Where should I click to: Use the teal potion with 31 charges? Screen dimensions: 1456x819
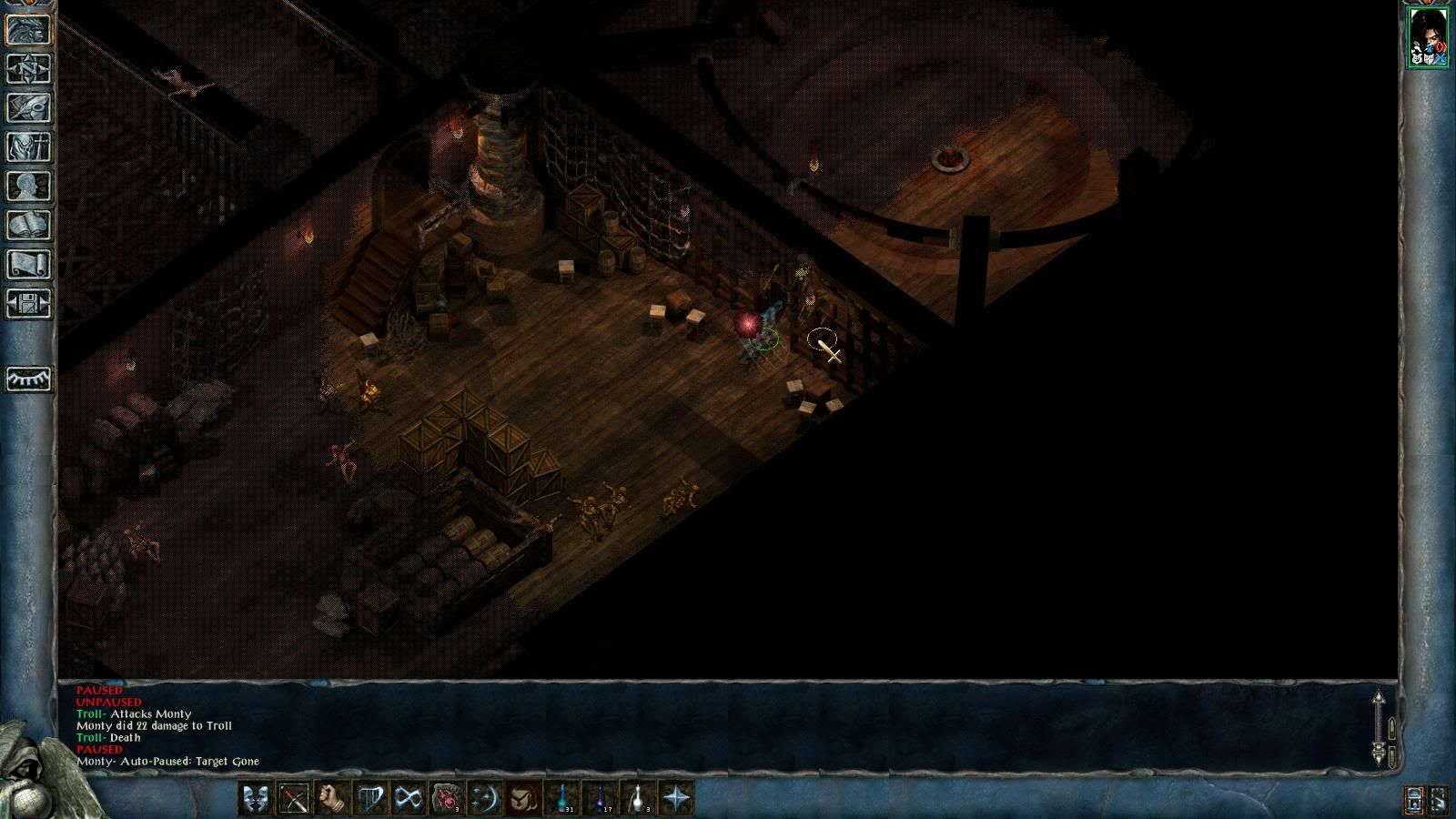563,798
